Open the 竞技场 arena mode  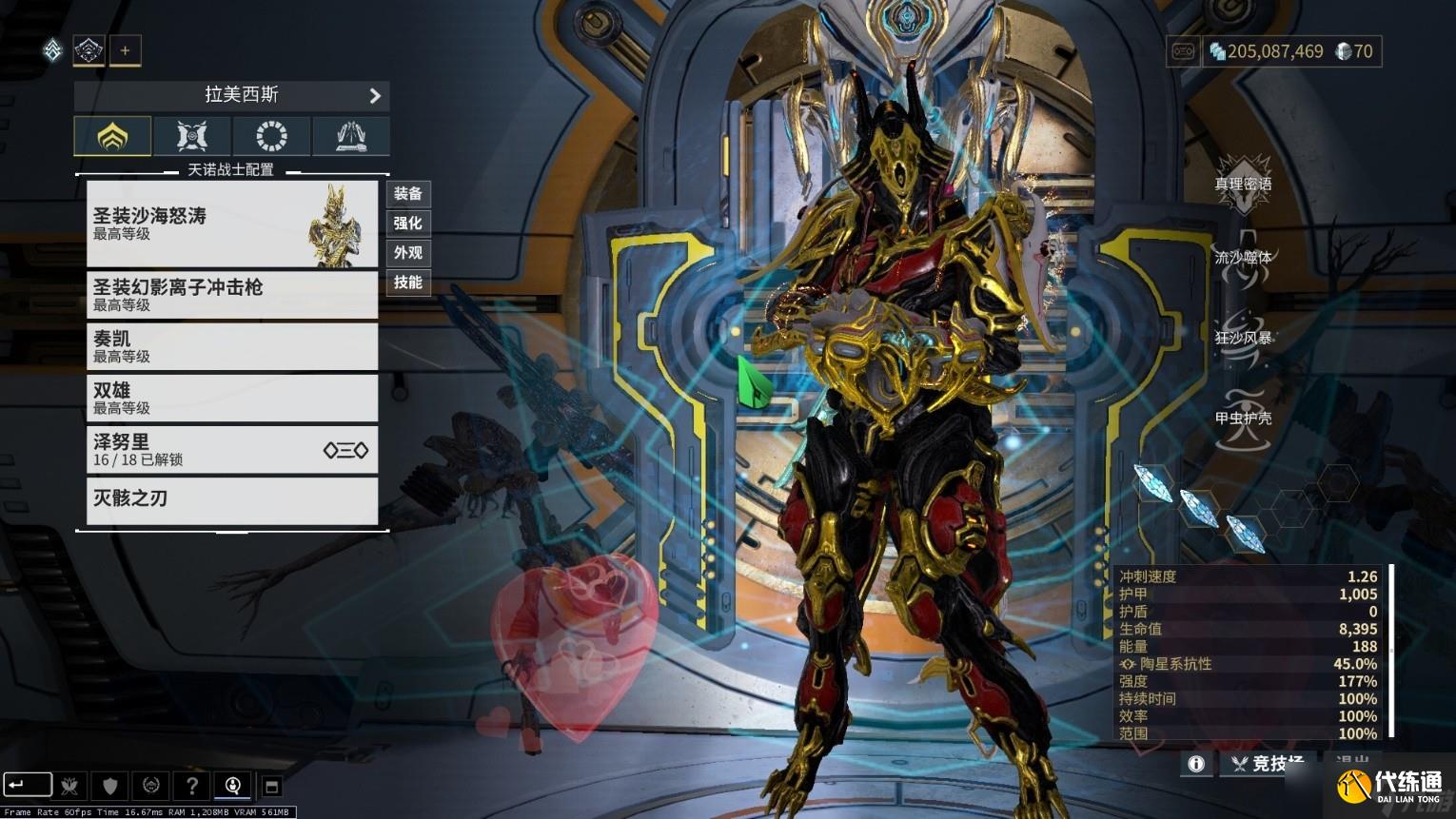click(x=1265, y=763)
